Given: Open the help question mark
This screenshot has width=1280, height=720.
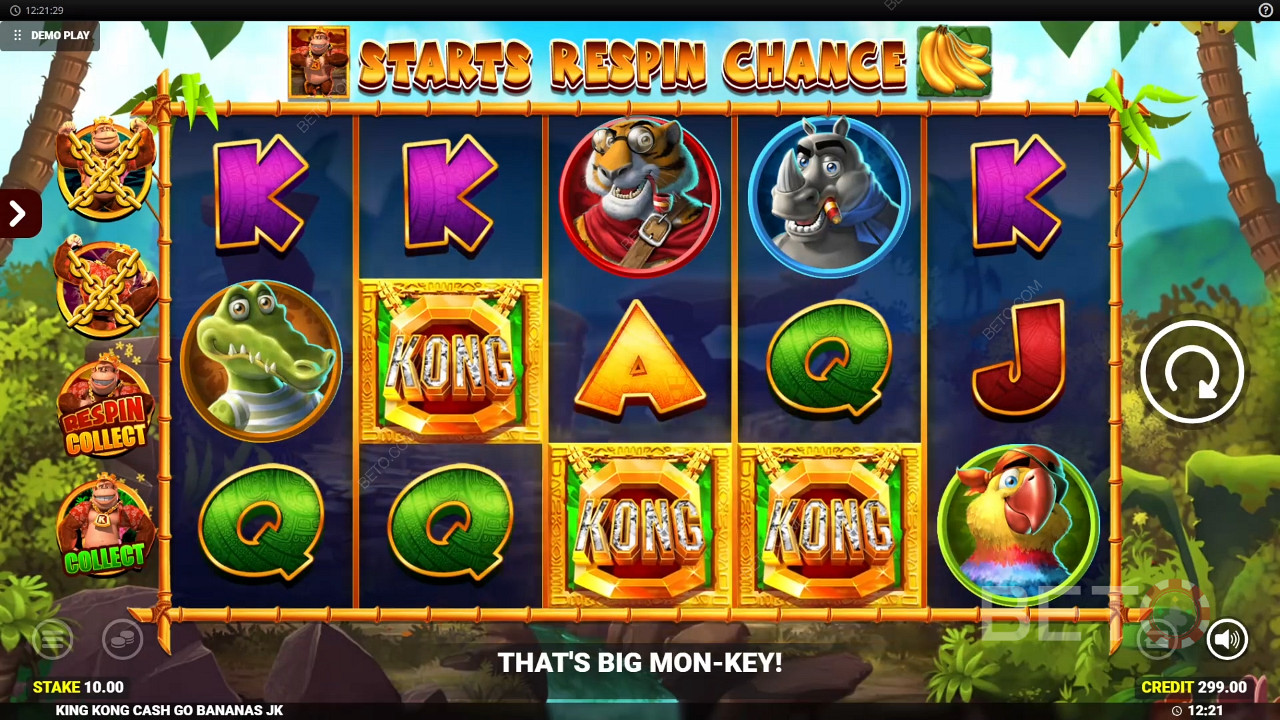Looking at the screenshot, I should [1265, 10].
